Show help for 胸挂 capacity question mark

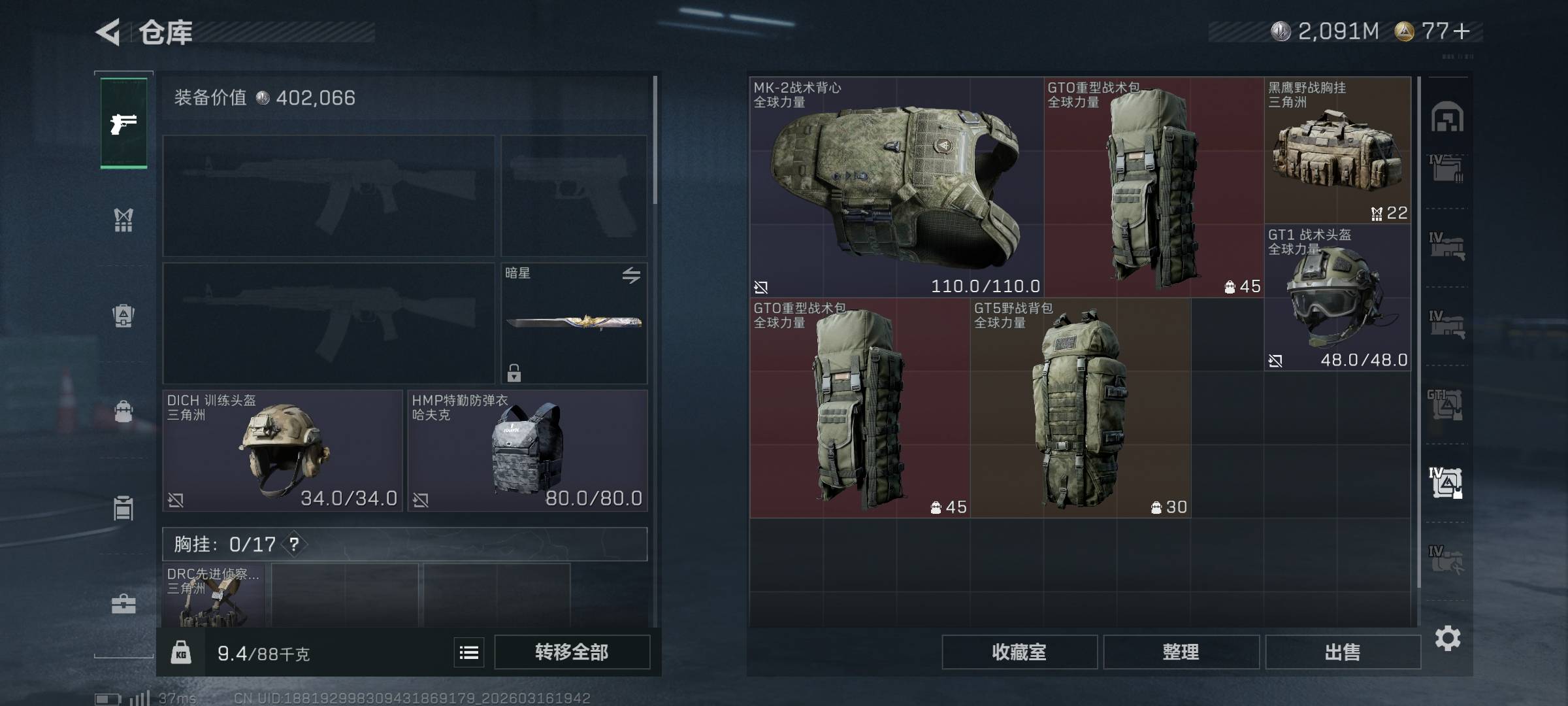click(x=294, y=544)
